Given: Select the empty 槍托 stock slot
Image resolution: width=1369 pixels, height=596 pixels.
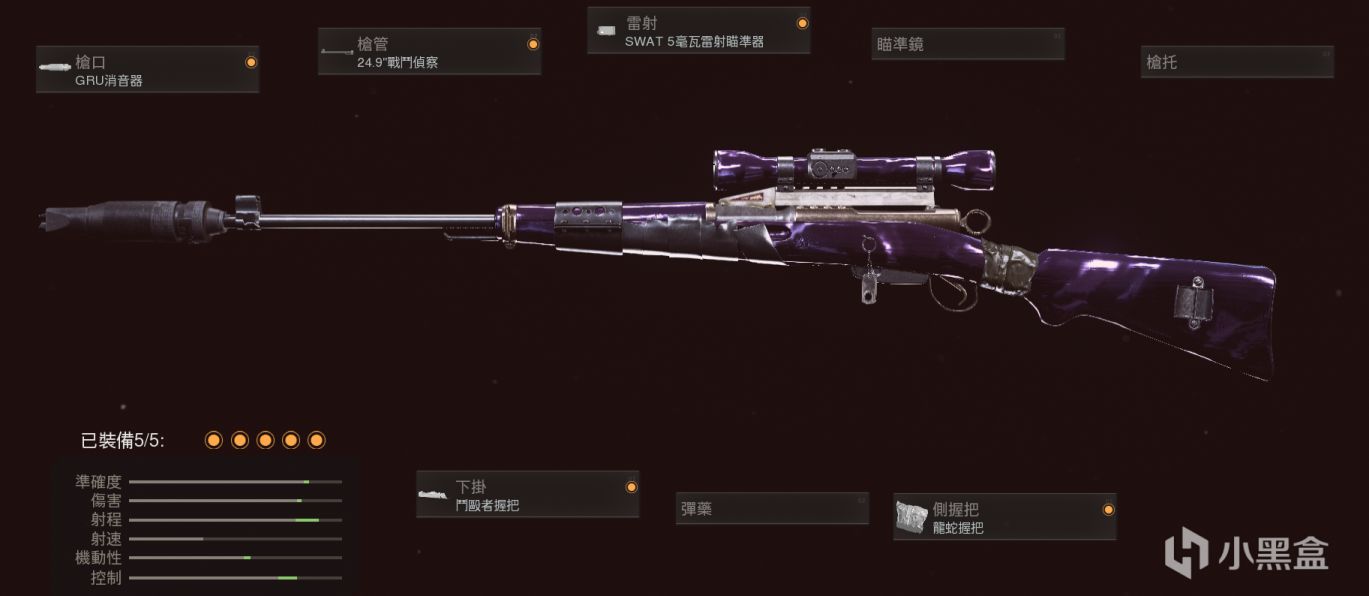Looking at the screenshot, I should pos(1237,62).
